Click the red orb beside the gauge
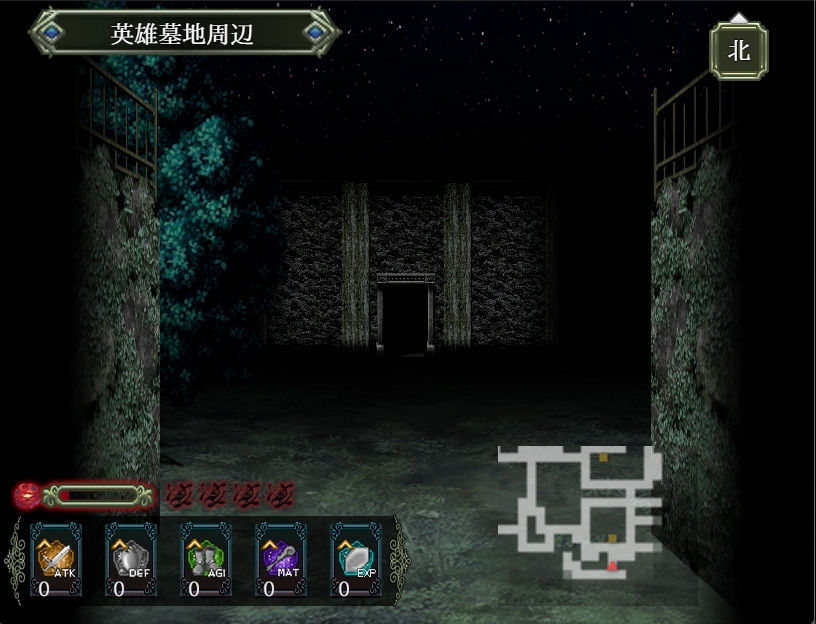 [x=28, y=494]
